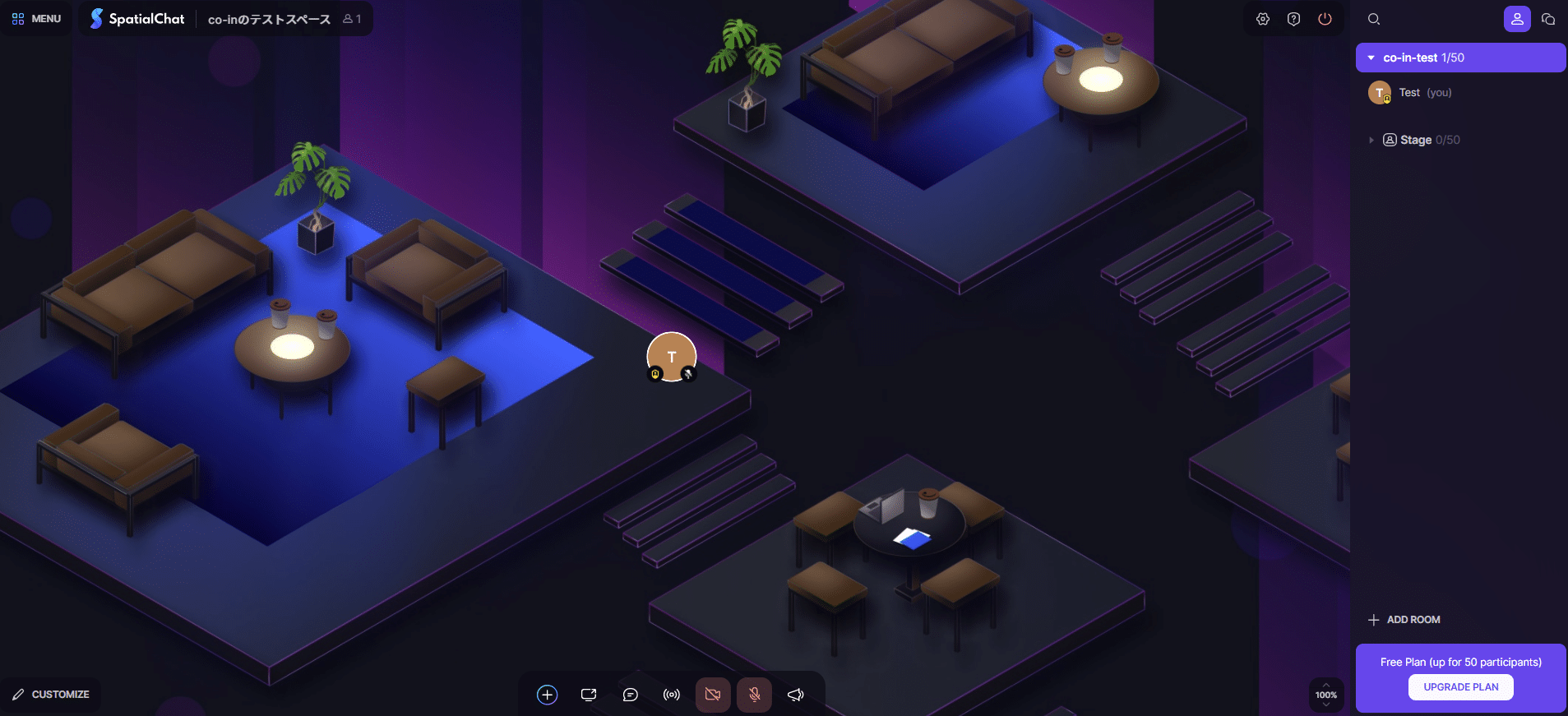Toggle the muted microphone button
The width and height of the screenshot is (1568, 716).
click(x=754, y=695)
